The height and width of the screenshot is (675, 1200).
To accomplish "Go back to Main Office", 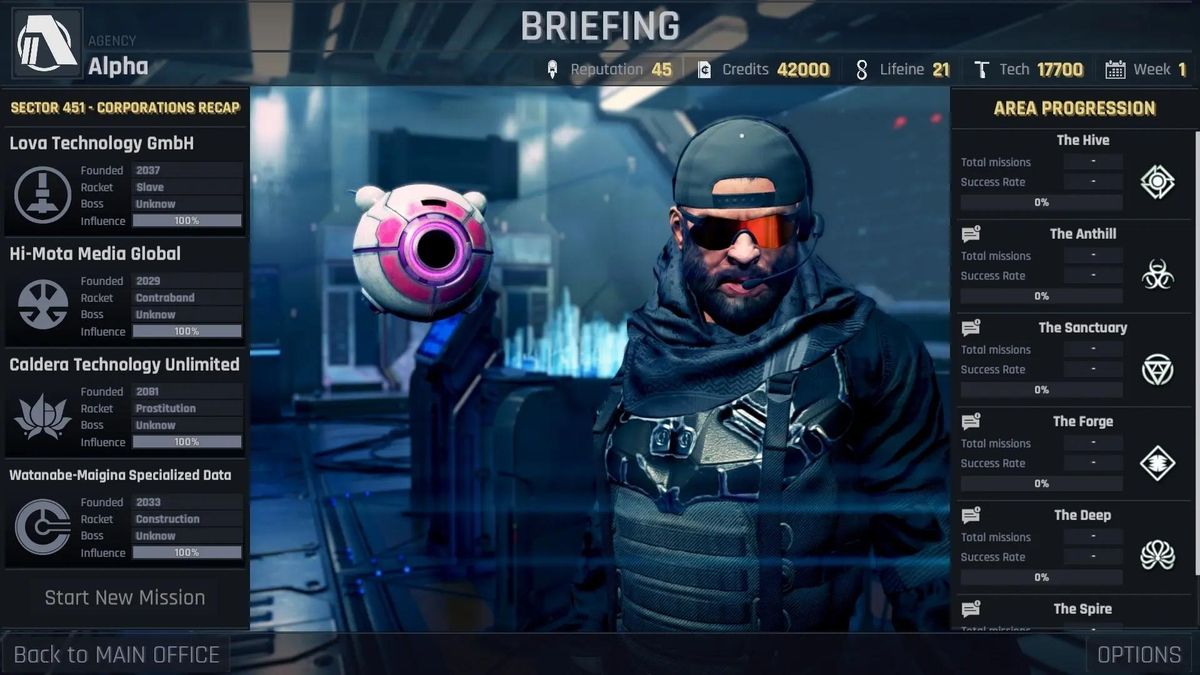I will coord(116,655).
